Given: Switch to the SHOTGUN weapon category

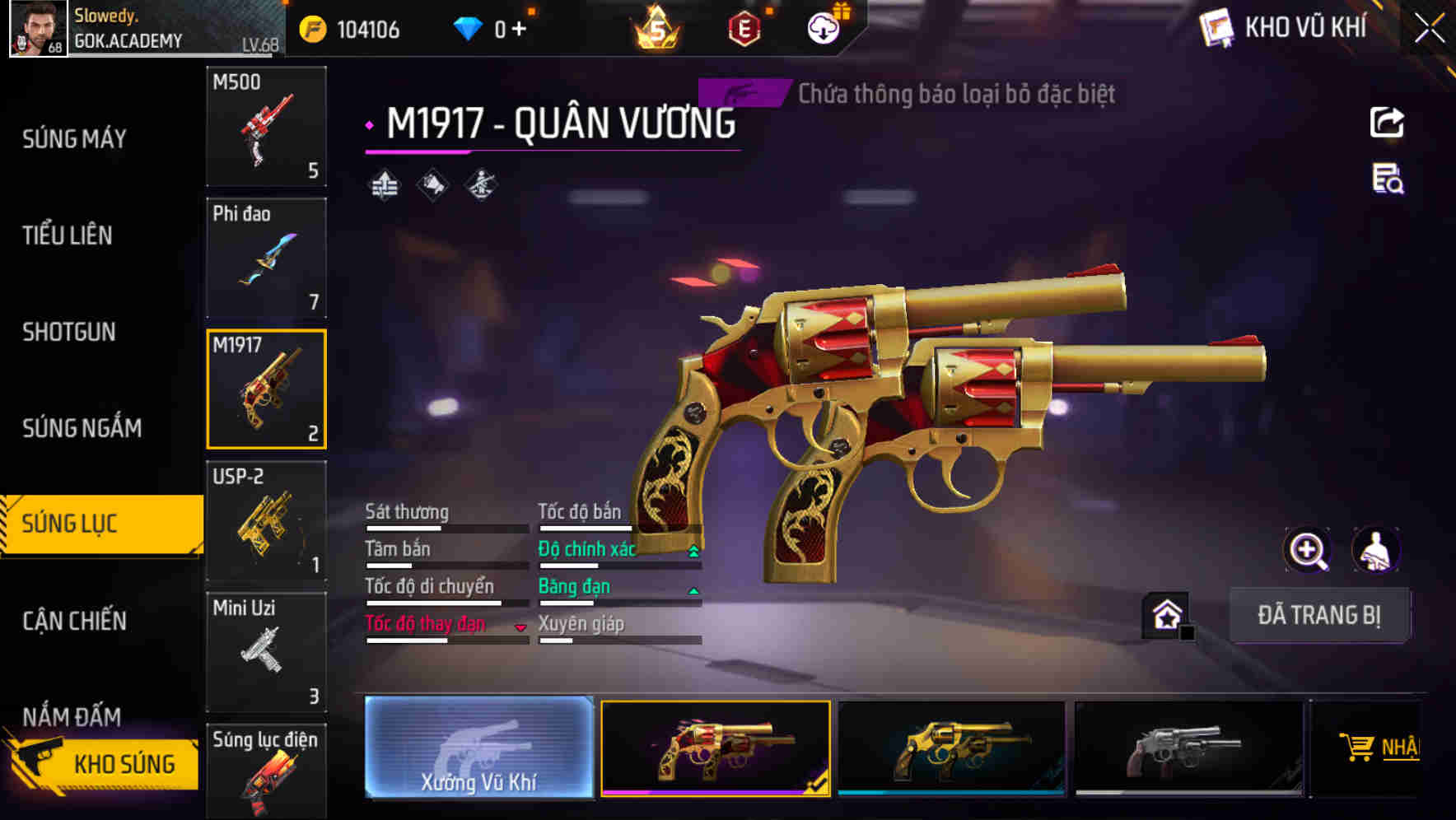Looking at the screenshot, I should (68, 333).
